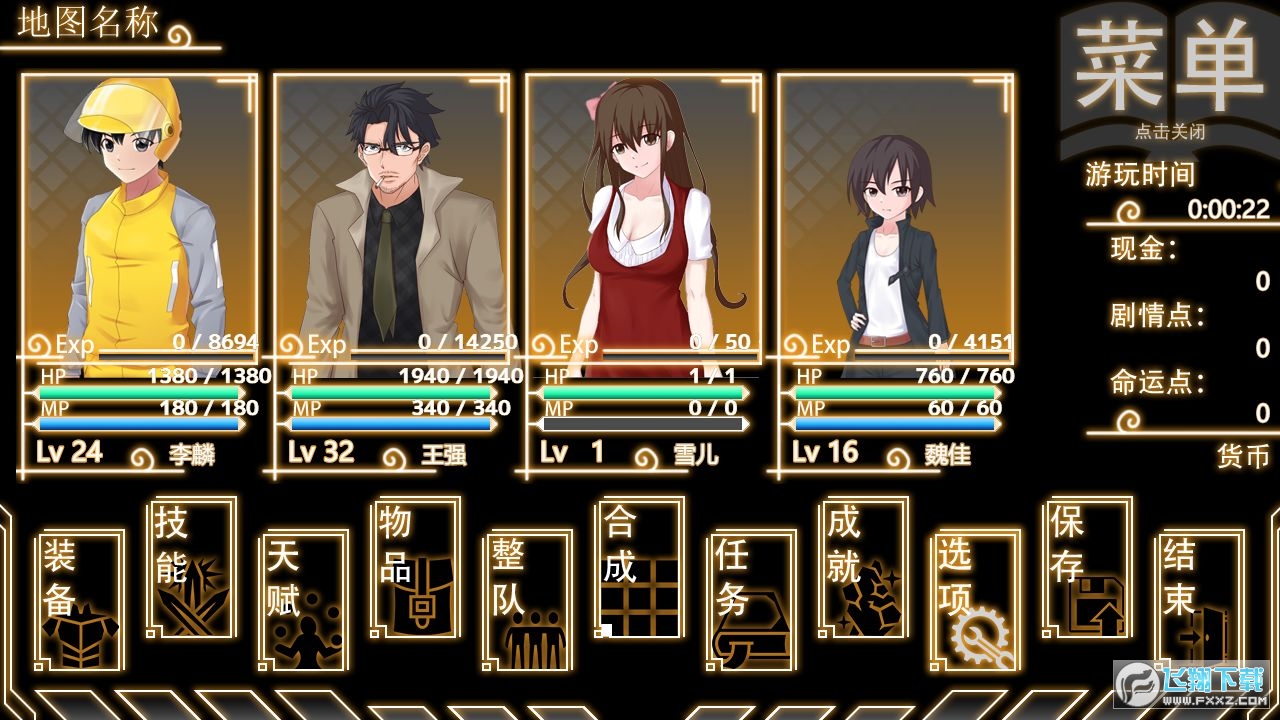This screenshot has width=1280, height=720.
Task: Open the 物品 items menu
Action: (416, 567)
